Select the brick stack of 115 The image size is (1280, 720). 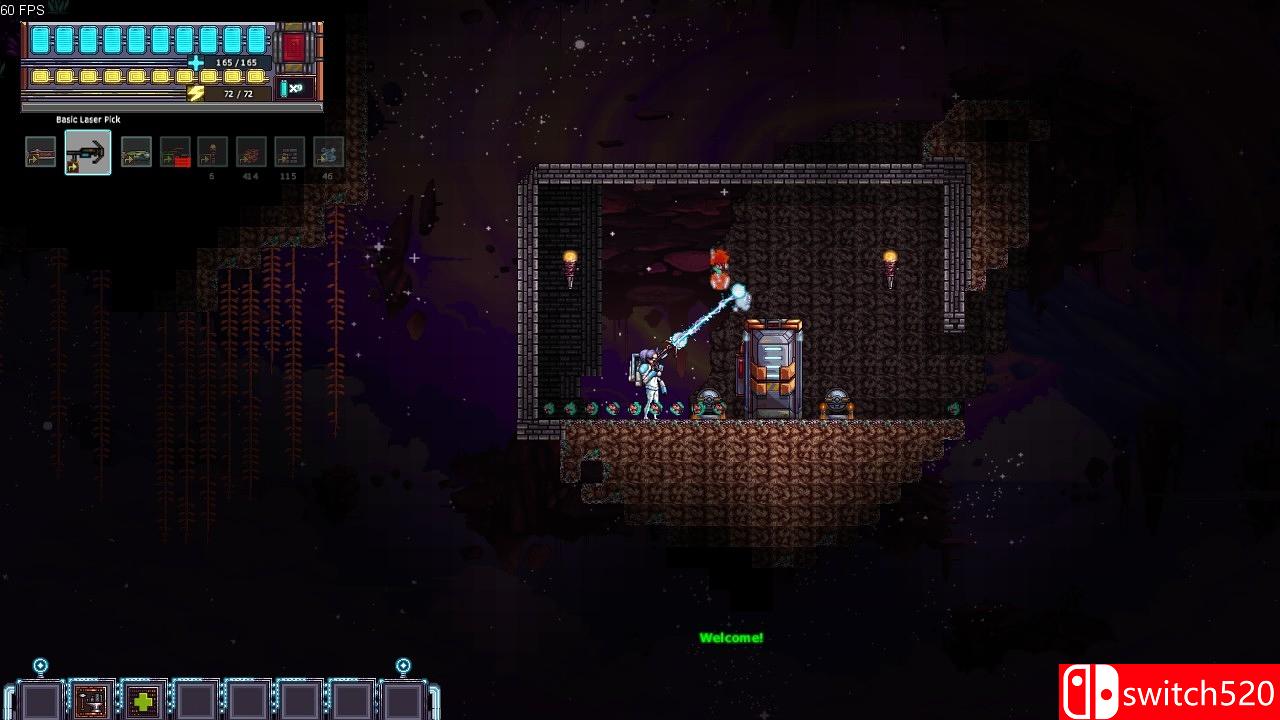tap(289, 152)
